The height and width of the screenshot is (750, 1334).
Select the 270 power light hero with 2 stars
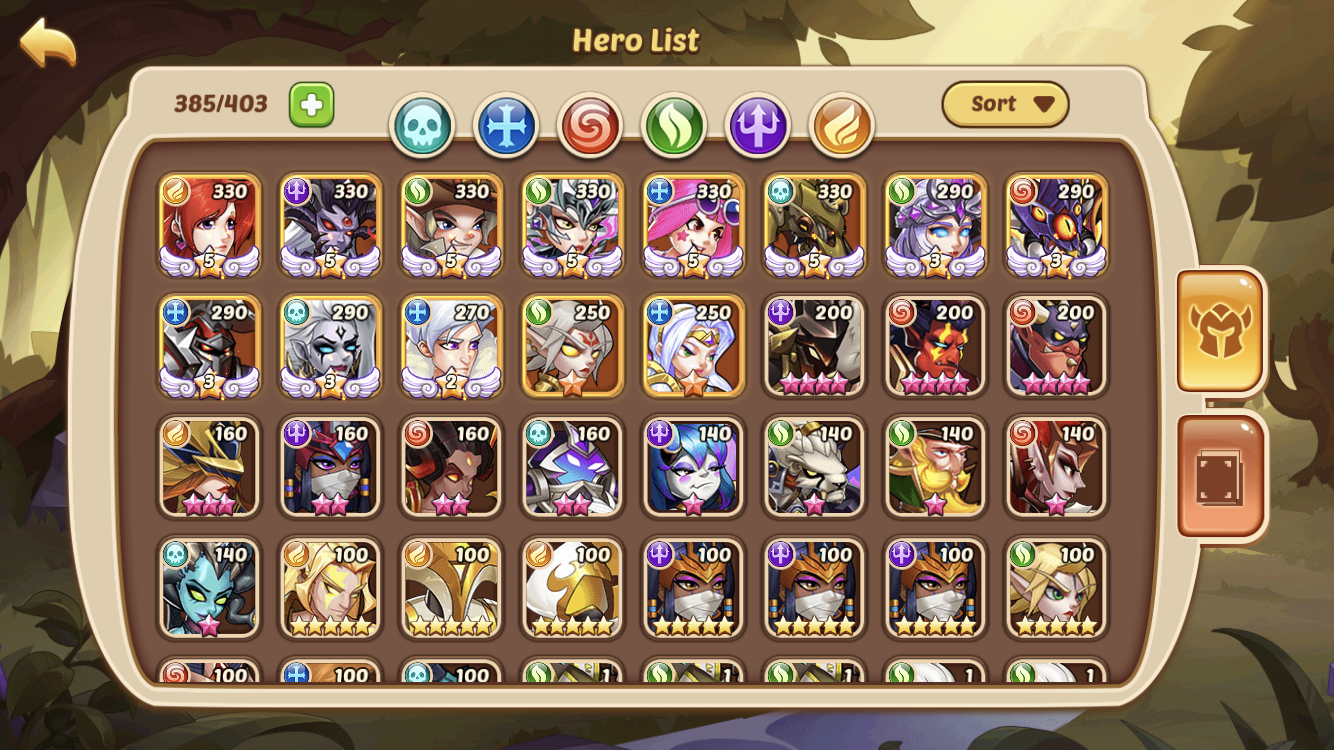coord(450,345)
